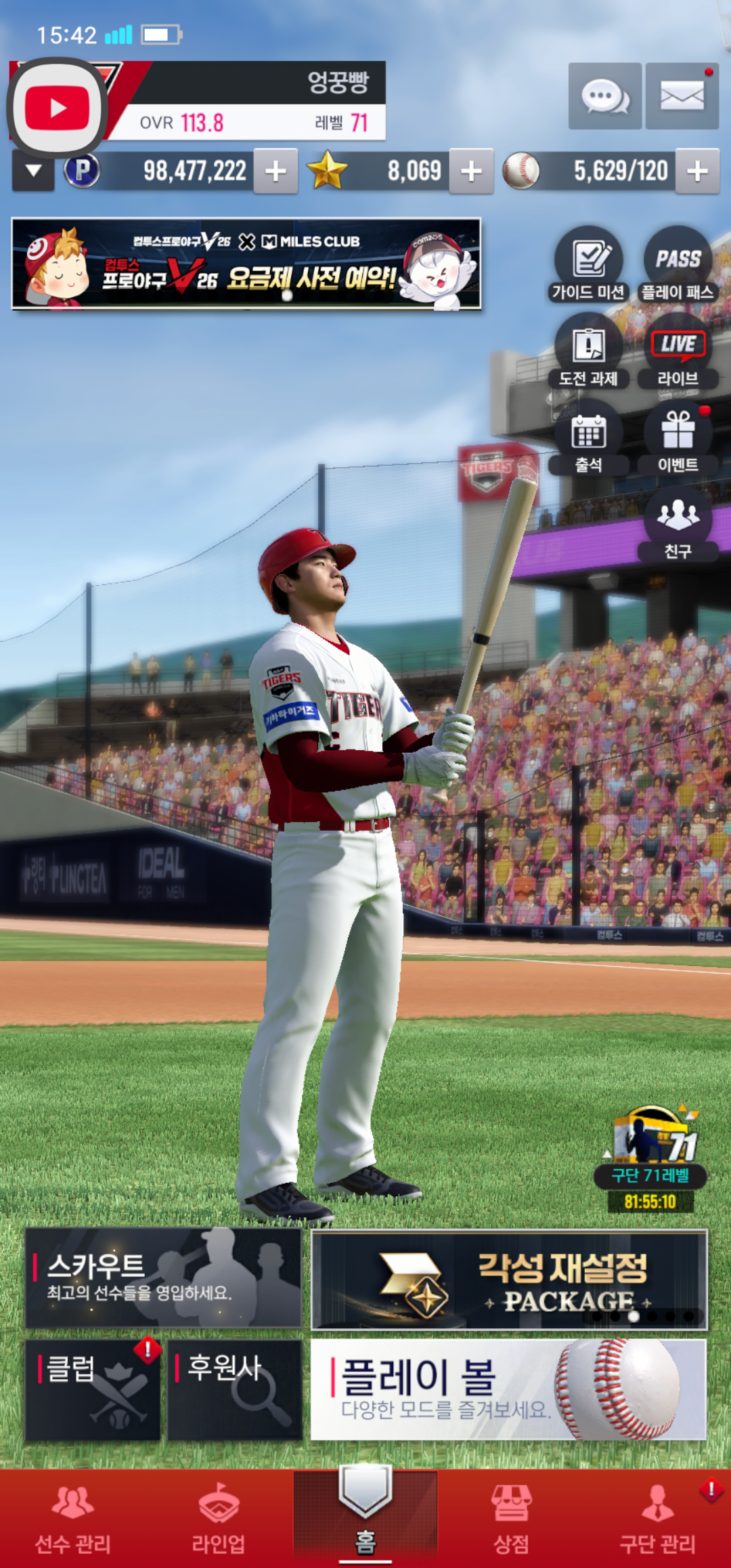
Task: Add more P points with plus button
Action: (x=275, y=171)
